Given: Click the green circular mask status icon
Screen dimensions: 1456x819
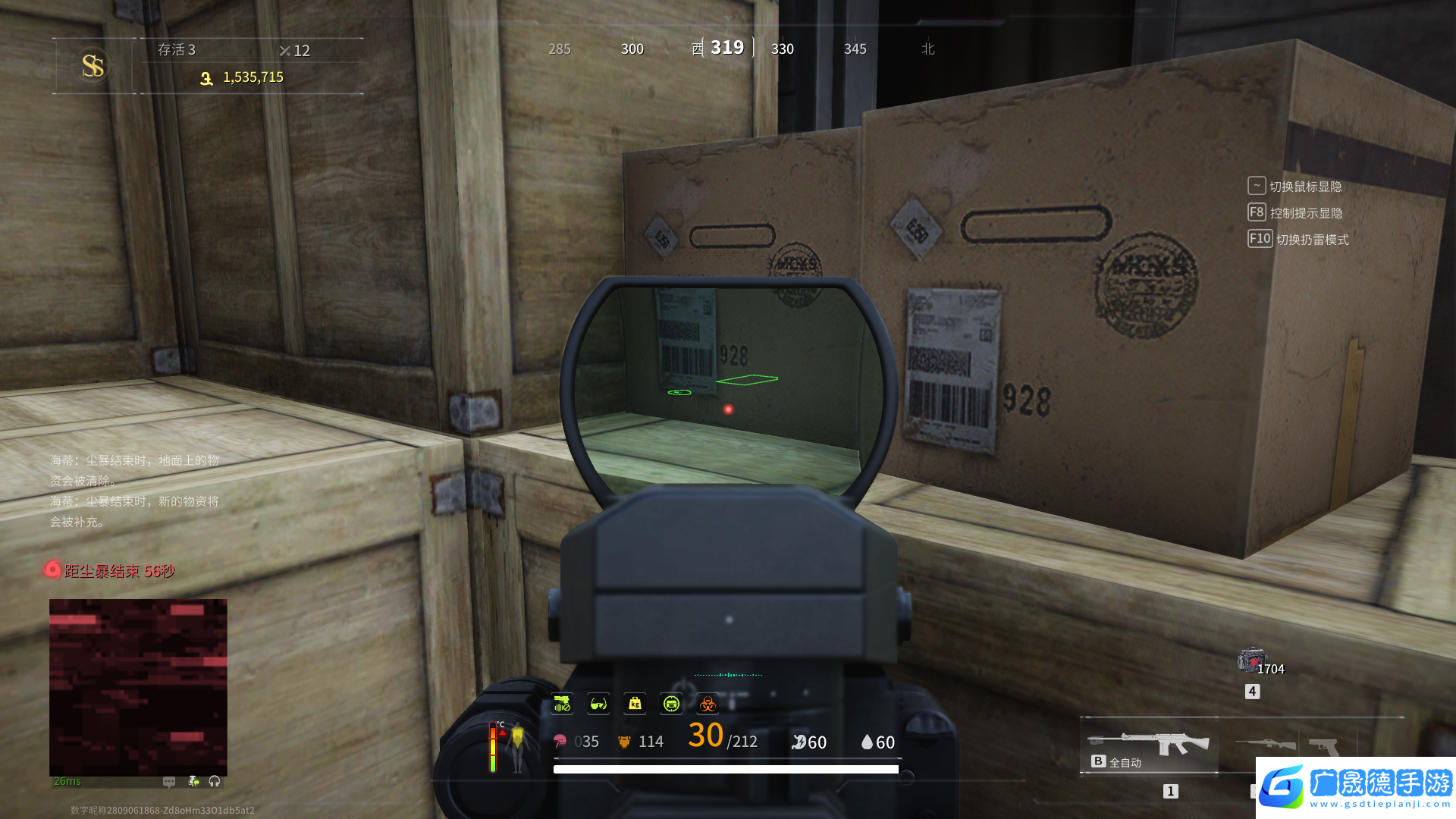Looking at the screenshot, I should pos(671,704).
